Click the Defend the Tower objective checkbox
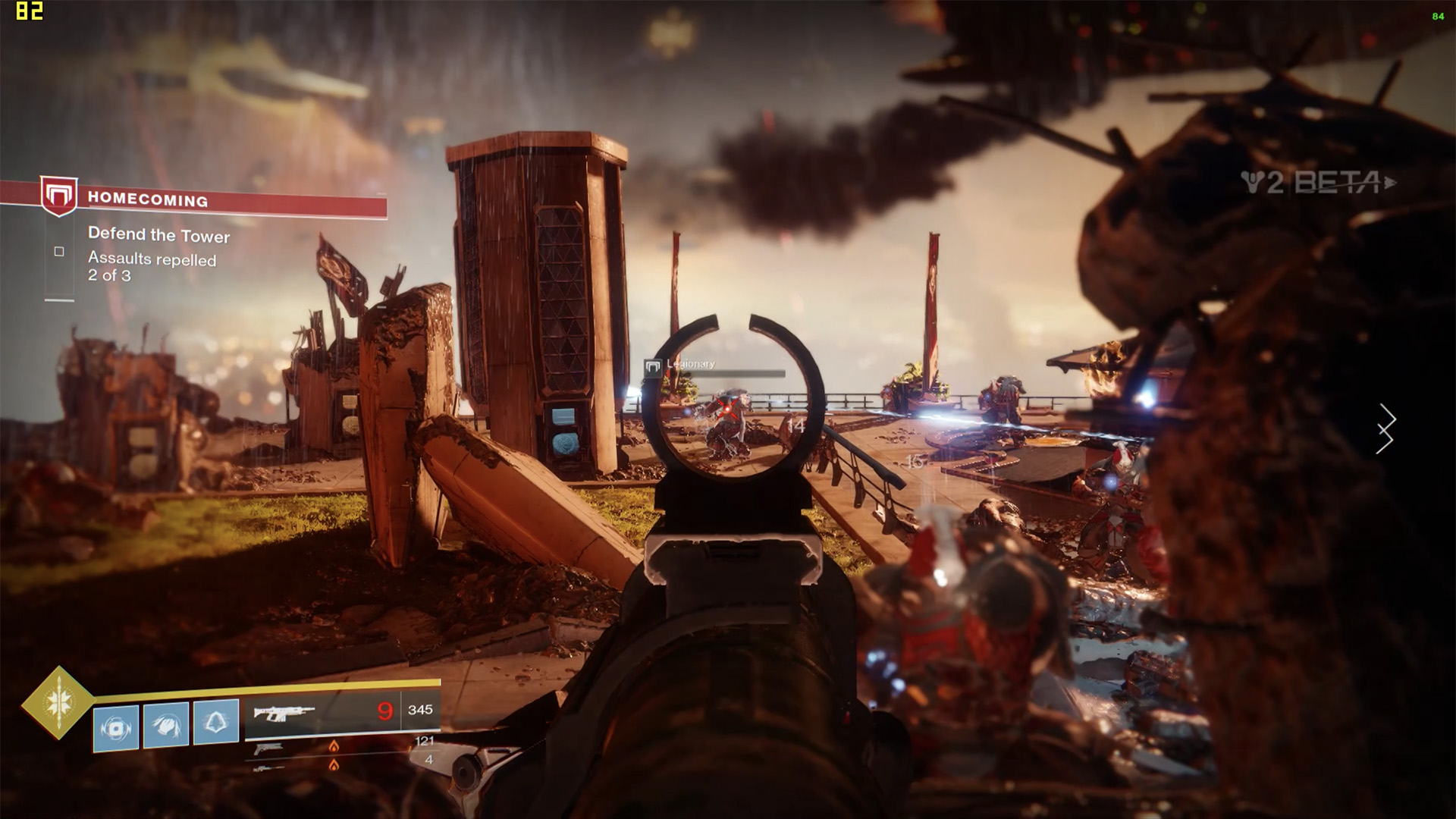 tap(59, 252)
